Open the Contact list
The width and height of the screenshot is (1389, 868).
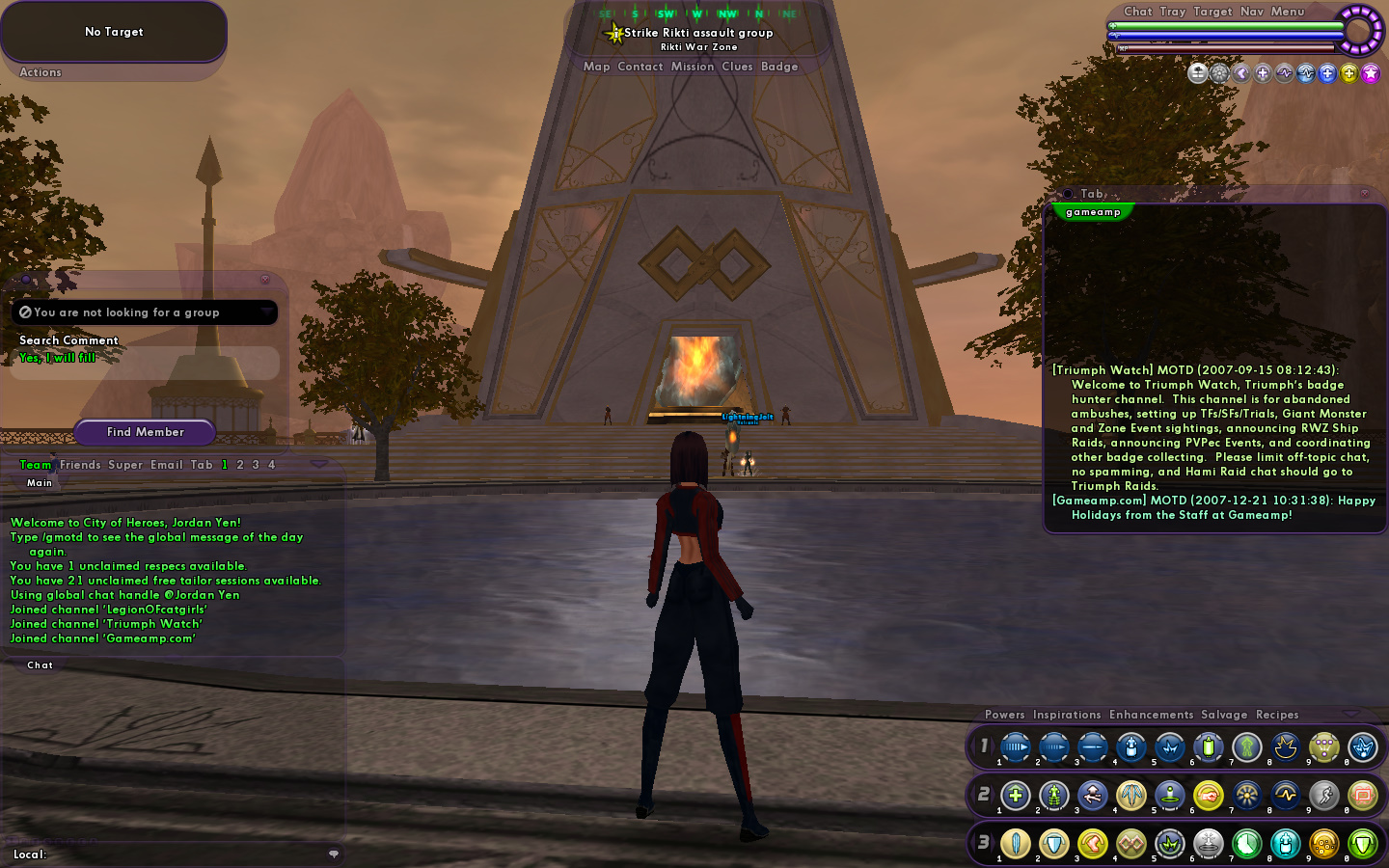[640, 67]
